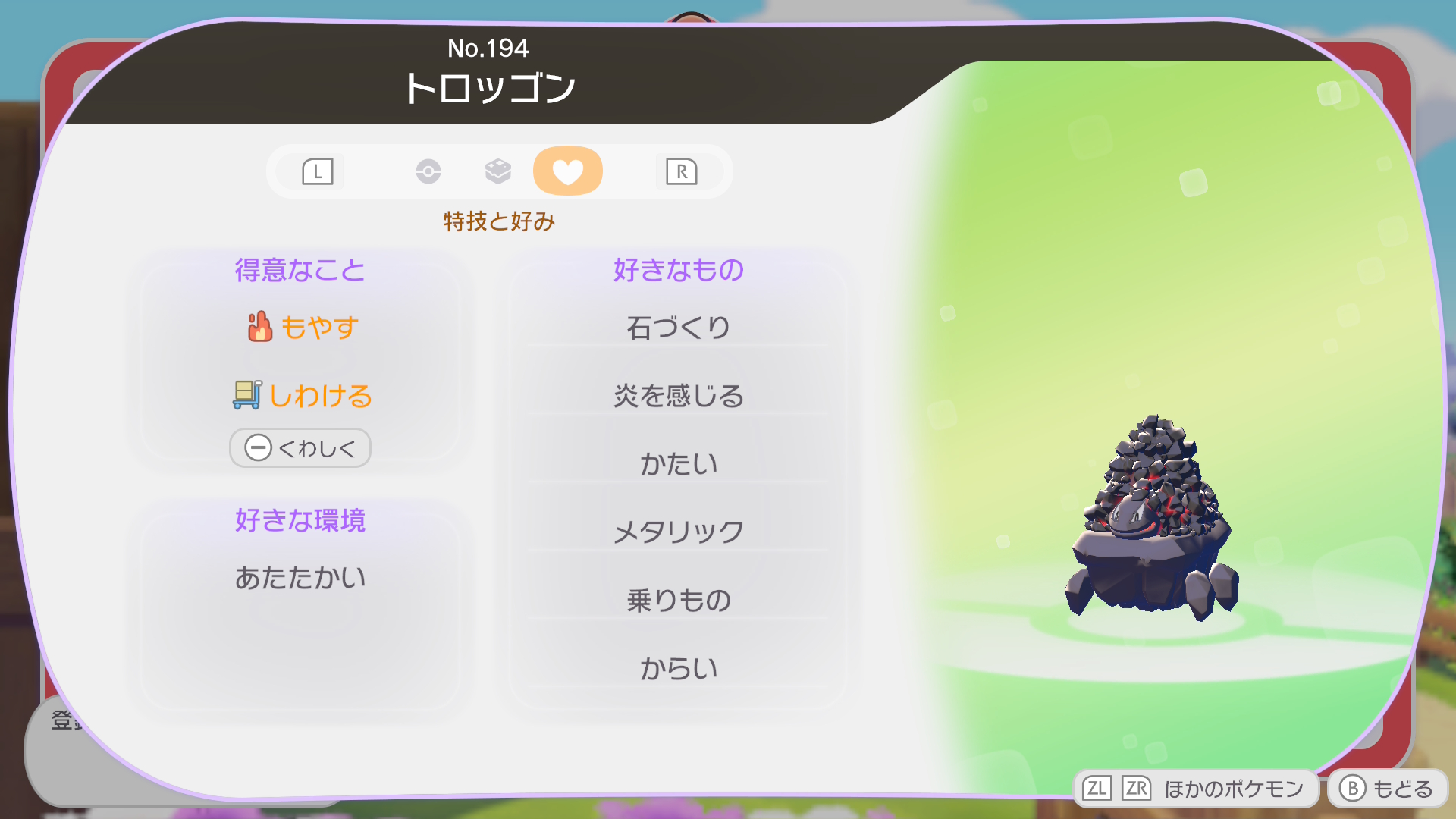1456x819 pixels.
Task: Select the heart preferences tab
Action: coord(567,171)
